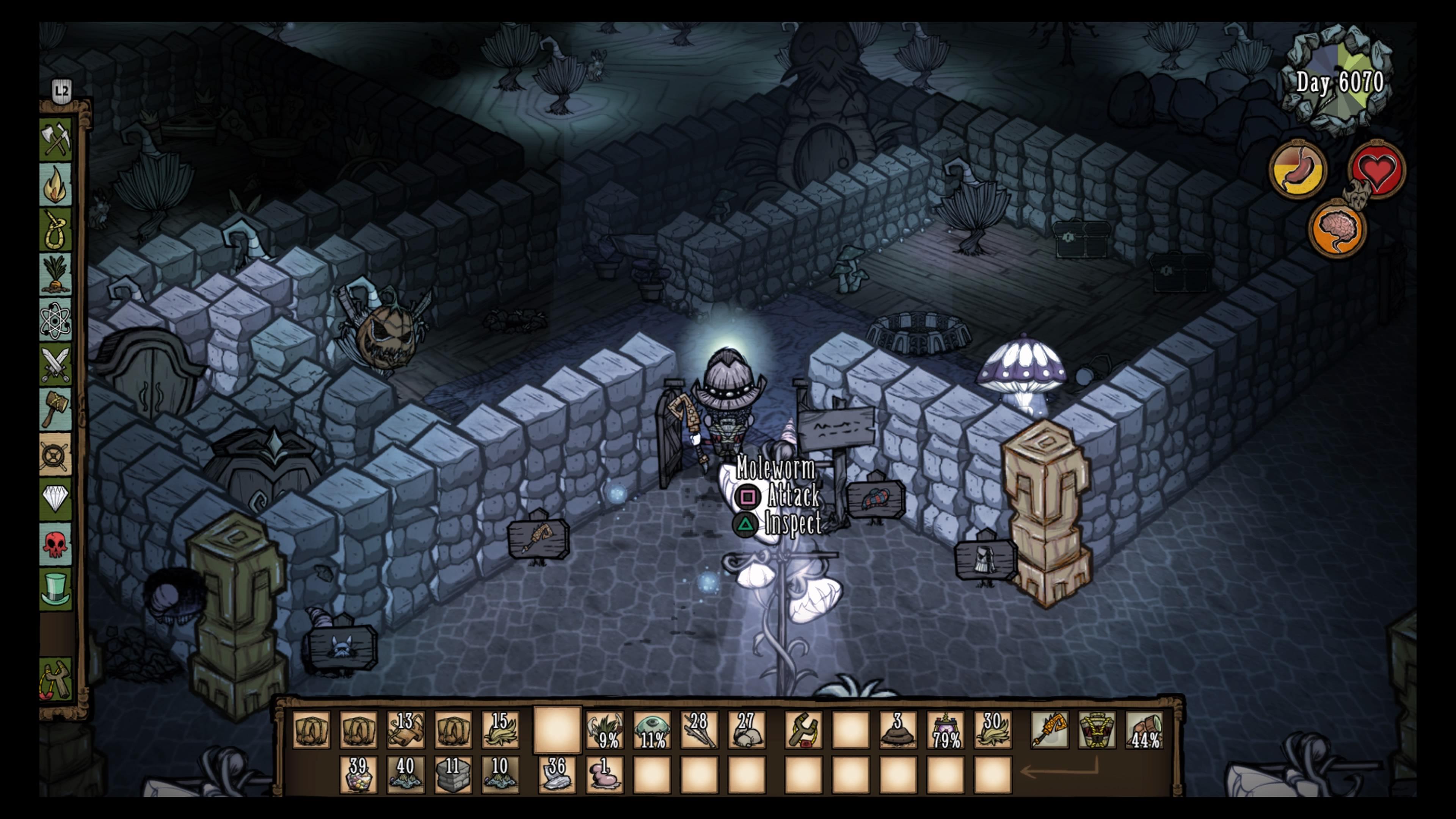Select the cut stone stack of 11
Screen dimensions: 1456x819
tap(453, 775)
